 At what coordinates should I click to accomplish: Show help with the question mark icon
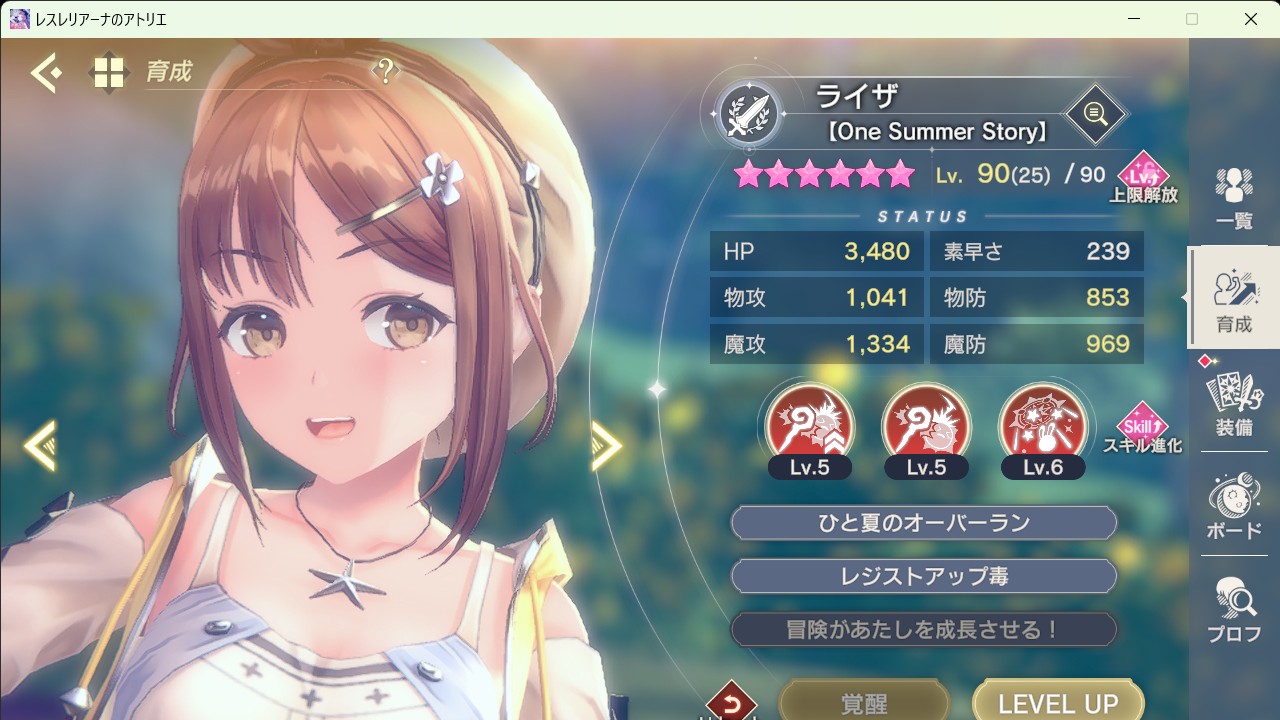coord(385,71)
